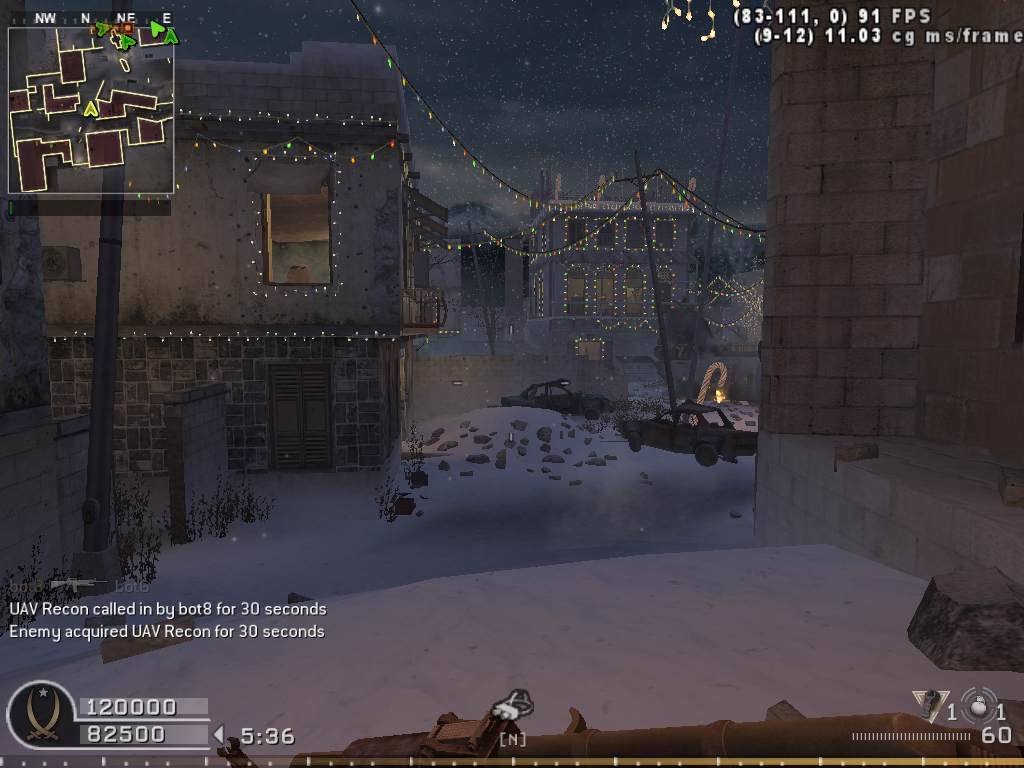Select the frag grenade icon

coord(978,706)
